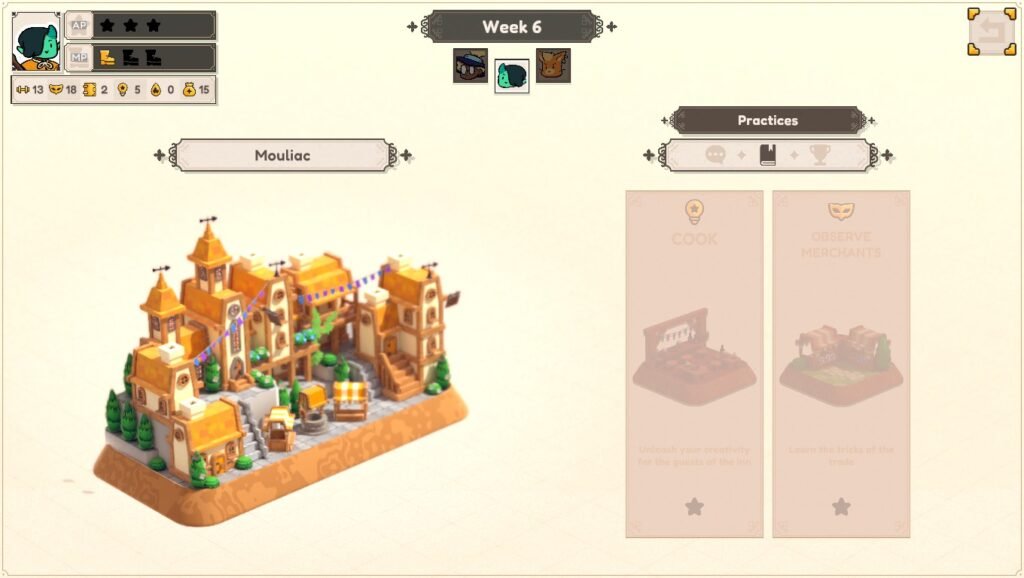Viewport: 1024px width, 578px height.
Task: Select the green-skinned character turn icon
Action: pos(512,75)
